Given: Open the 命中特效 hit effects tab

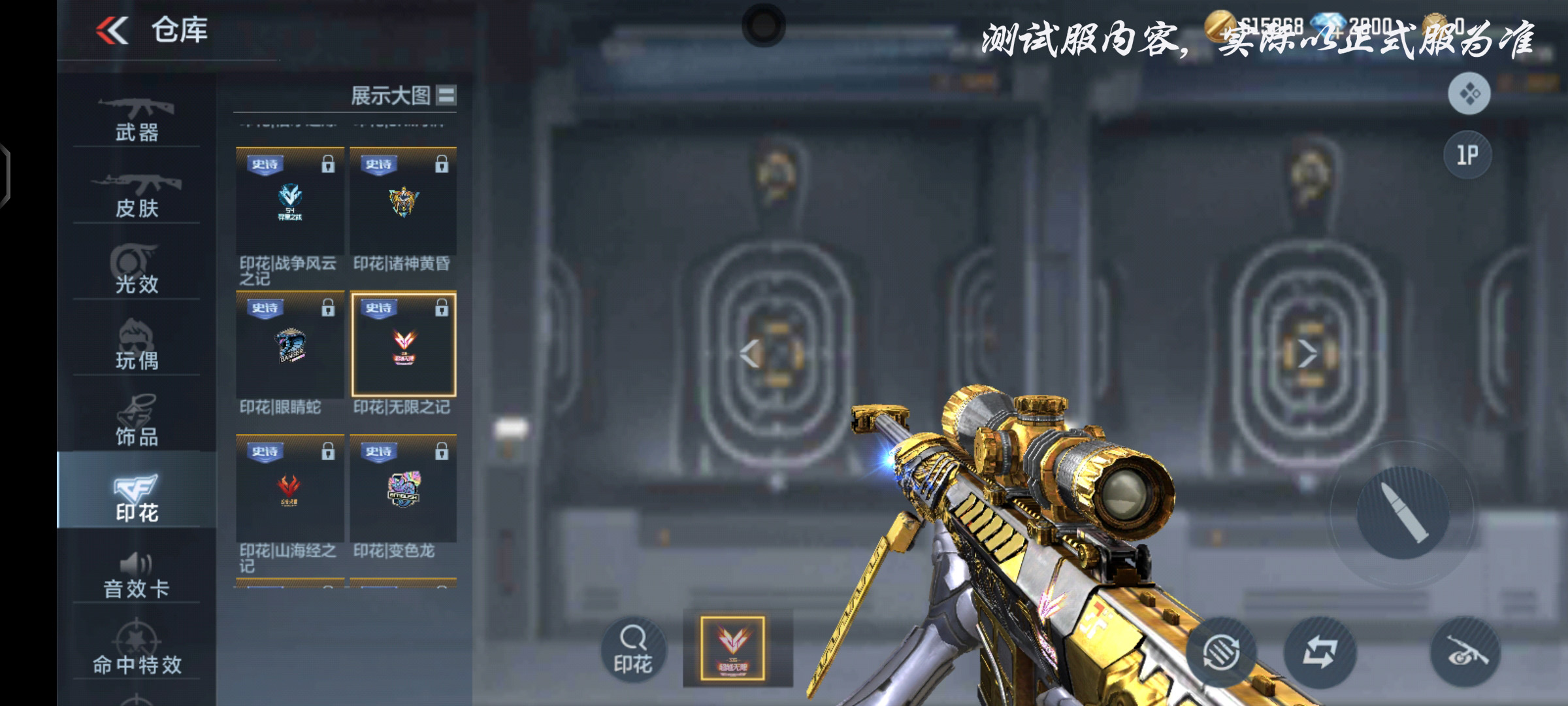Looking at the screenshot, I should [137, 651].
